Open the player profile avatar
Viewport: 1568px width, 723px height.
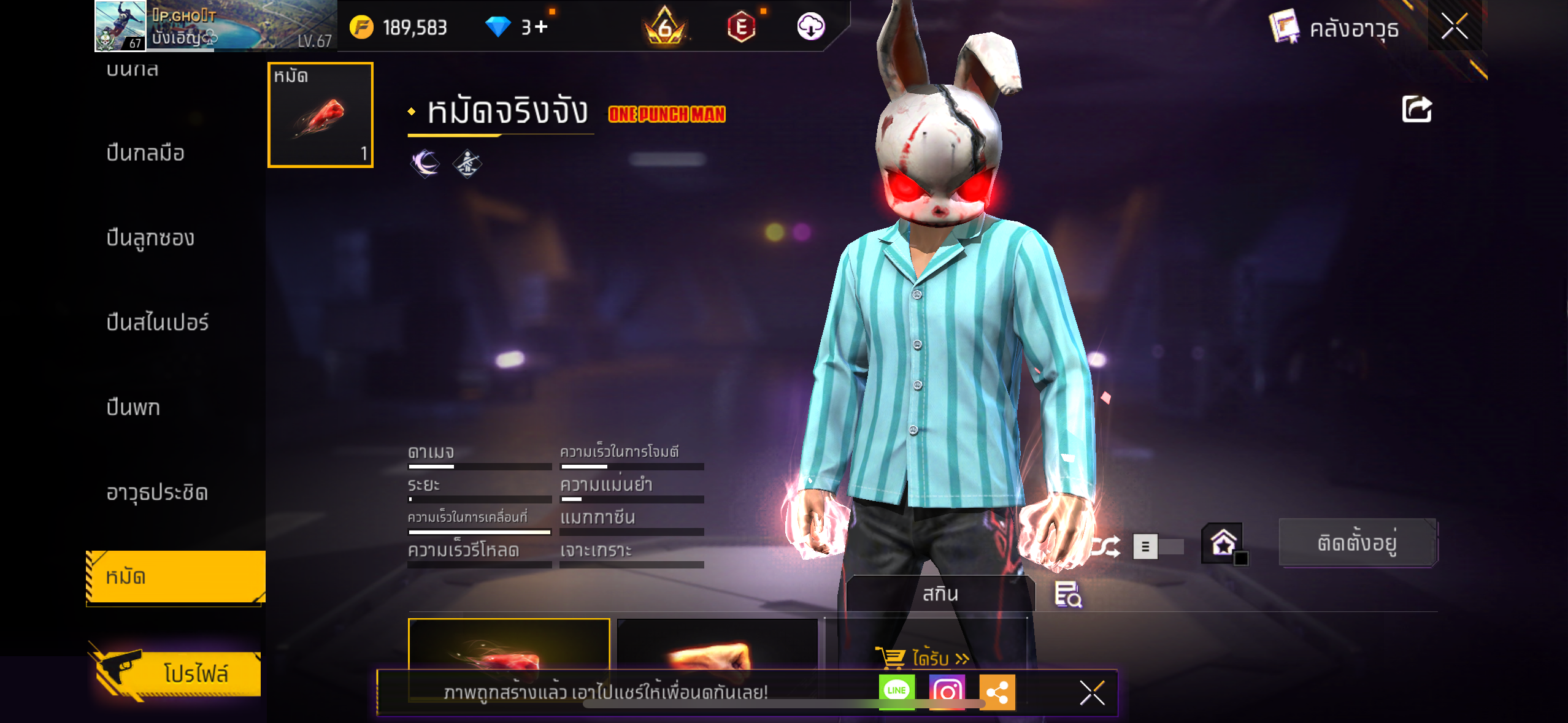point(120,26)
